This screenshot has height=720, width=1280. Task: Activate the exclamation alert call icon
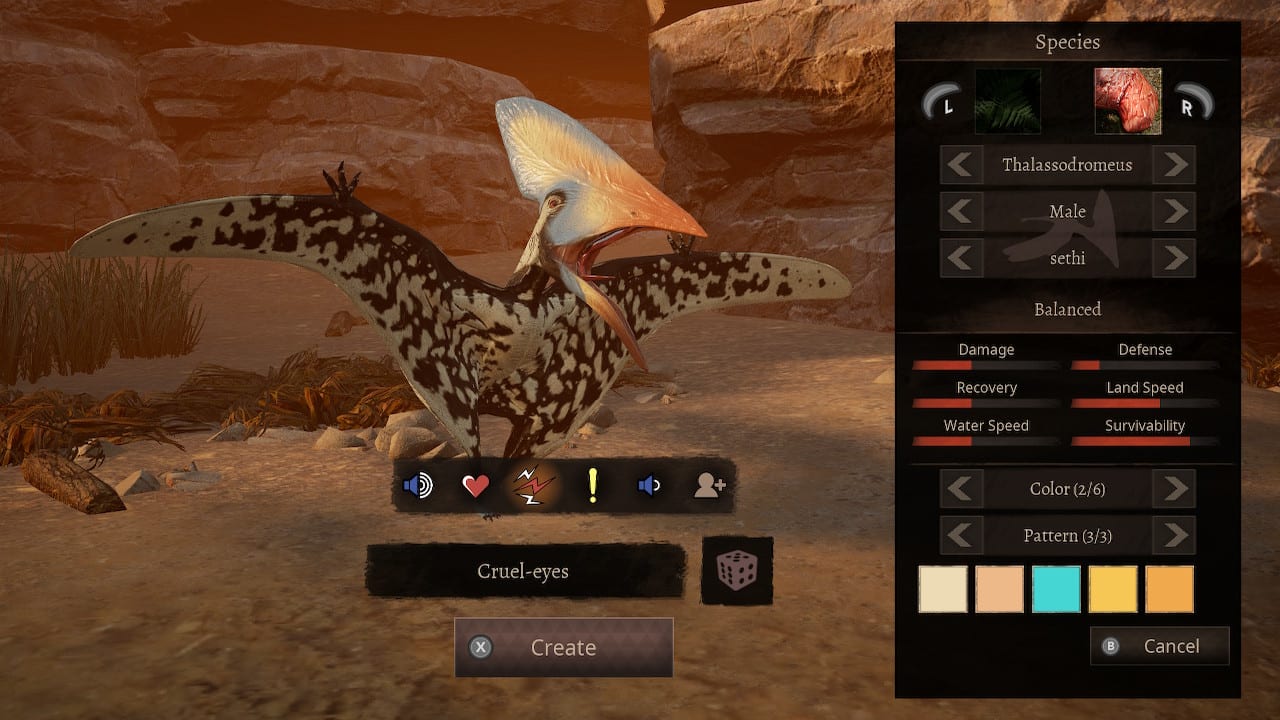pyautogui.click(x=593, y=486)
